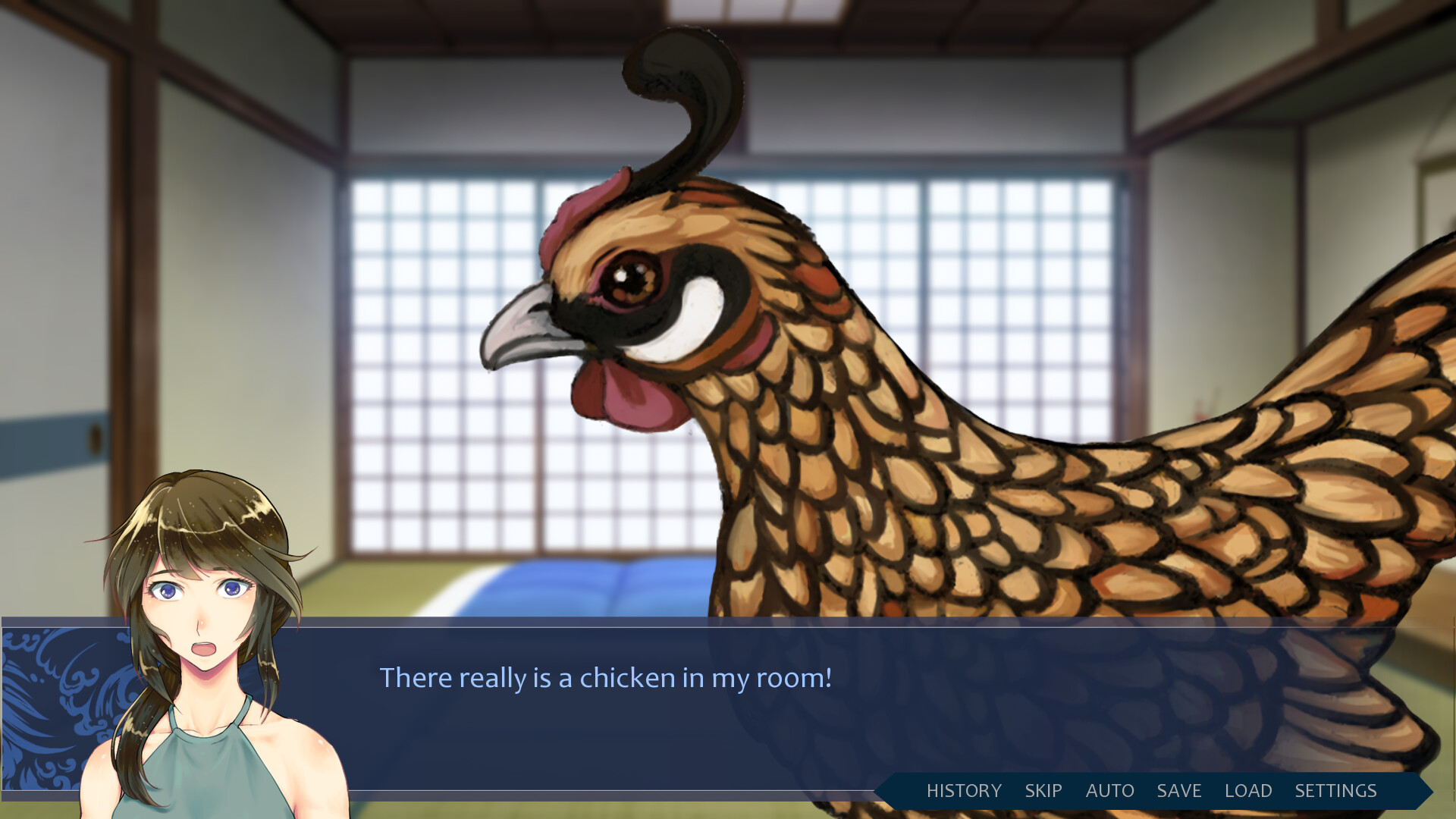Select the SKIP option in the quick menu
1456x819 pixels.
click(1043, 791)
